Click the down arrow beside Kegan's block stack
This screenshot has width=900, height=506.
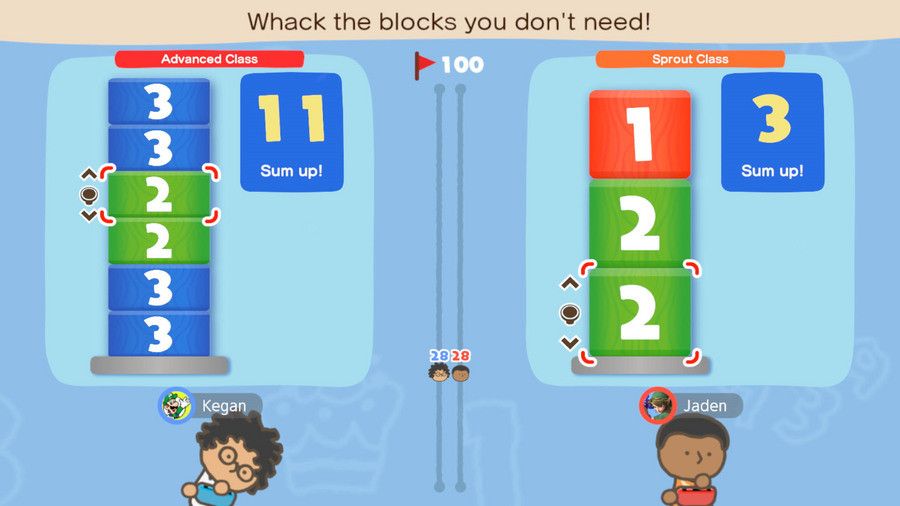pyautogui.click(x=88, y=215)
